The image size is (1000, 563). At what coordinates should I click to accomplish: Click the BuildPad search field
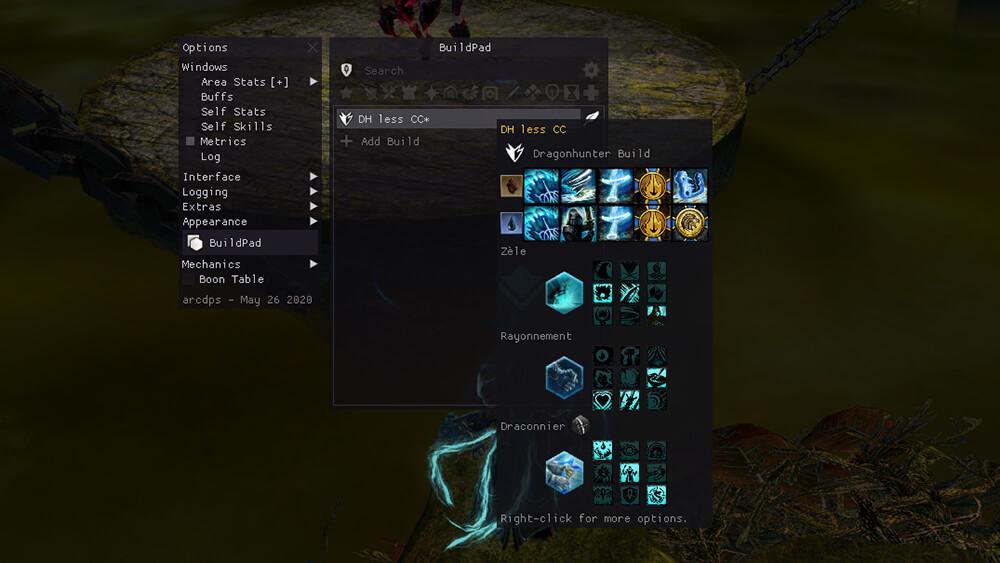[465, 71]
